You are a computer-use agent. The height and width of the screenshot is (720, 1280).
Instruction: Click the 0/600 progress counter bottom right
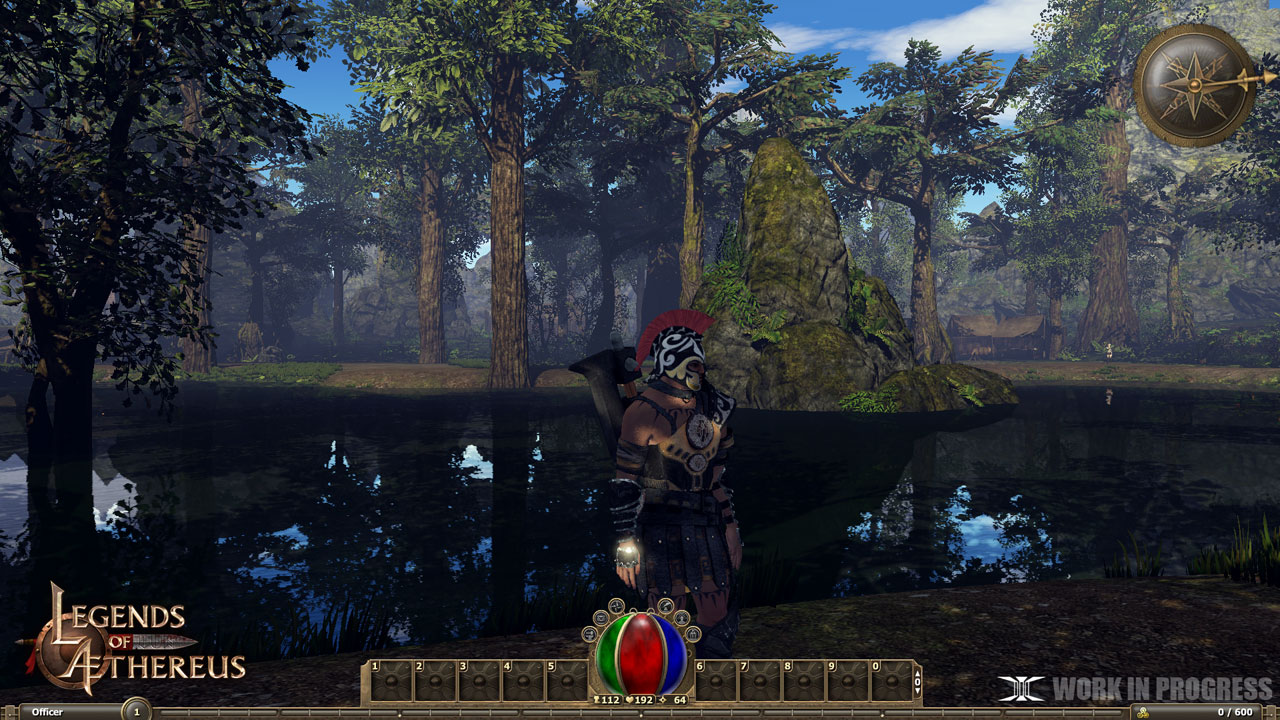tap(1235, 711)
